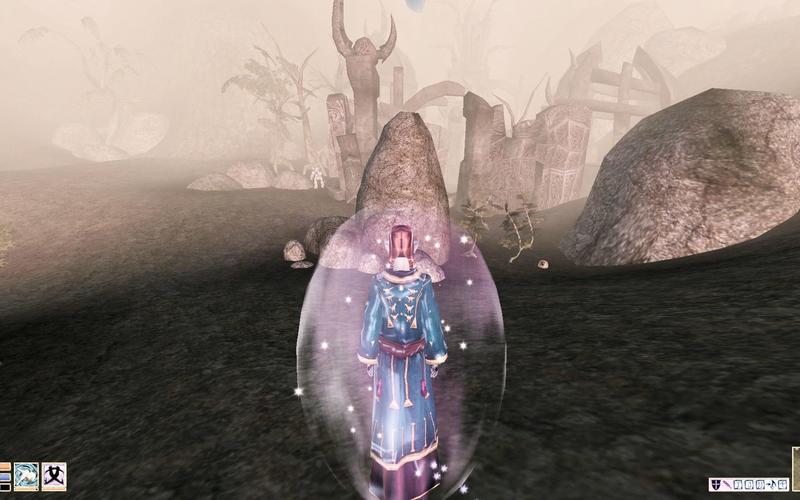
Task: Select the equipped weapon icon with icy swirl
Action: [x=26, y=475]
